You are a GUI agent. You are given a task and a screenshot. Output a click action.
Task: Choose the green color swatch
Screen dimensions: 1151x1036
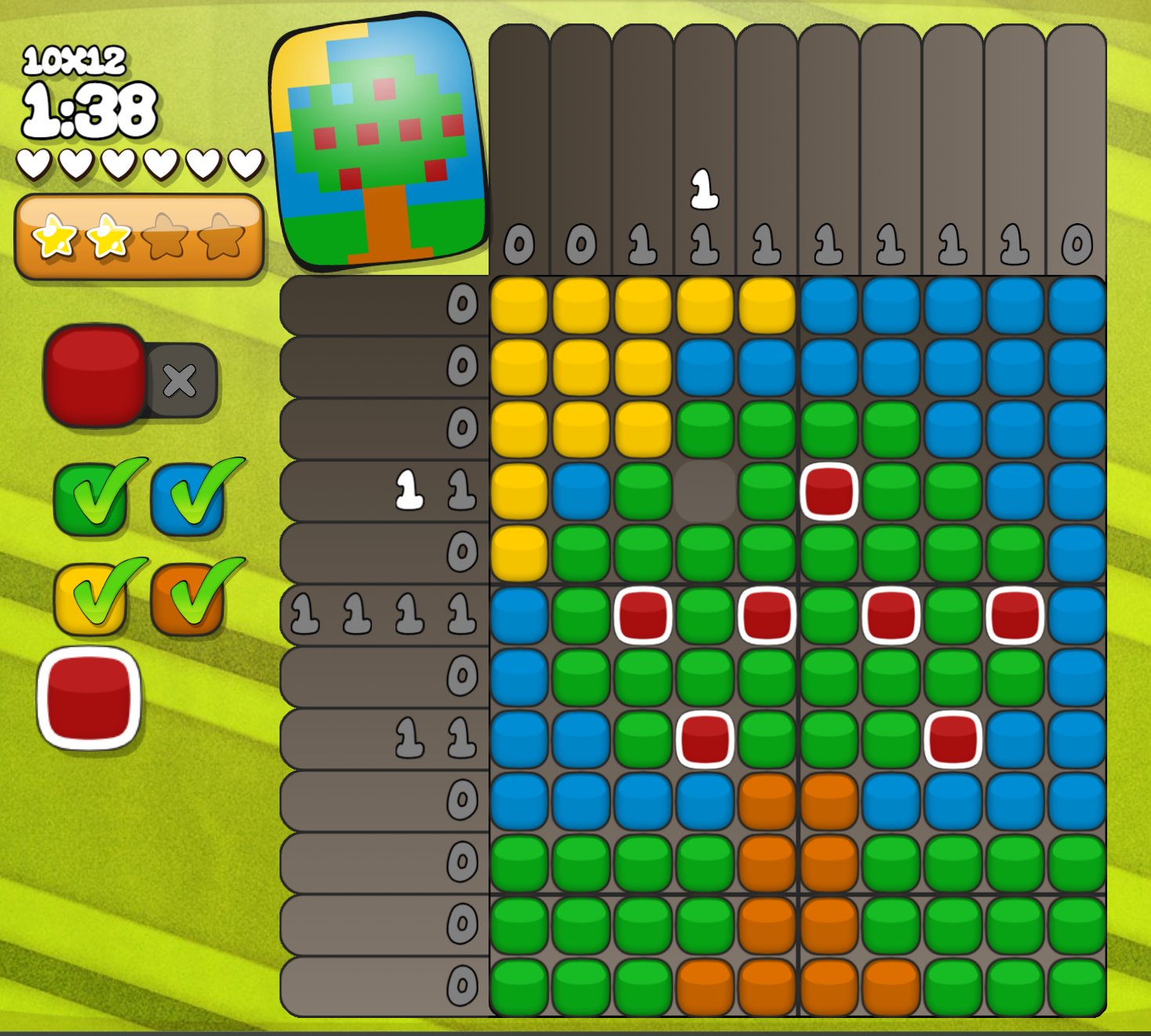click(x=91, y=498)
